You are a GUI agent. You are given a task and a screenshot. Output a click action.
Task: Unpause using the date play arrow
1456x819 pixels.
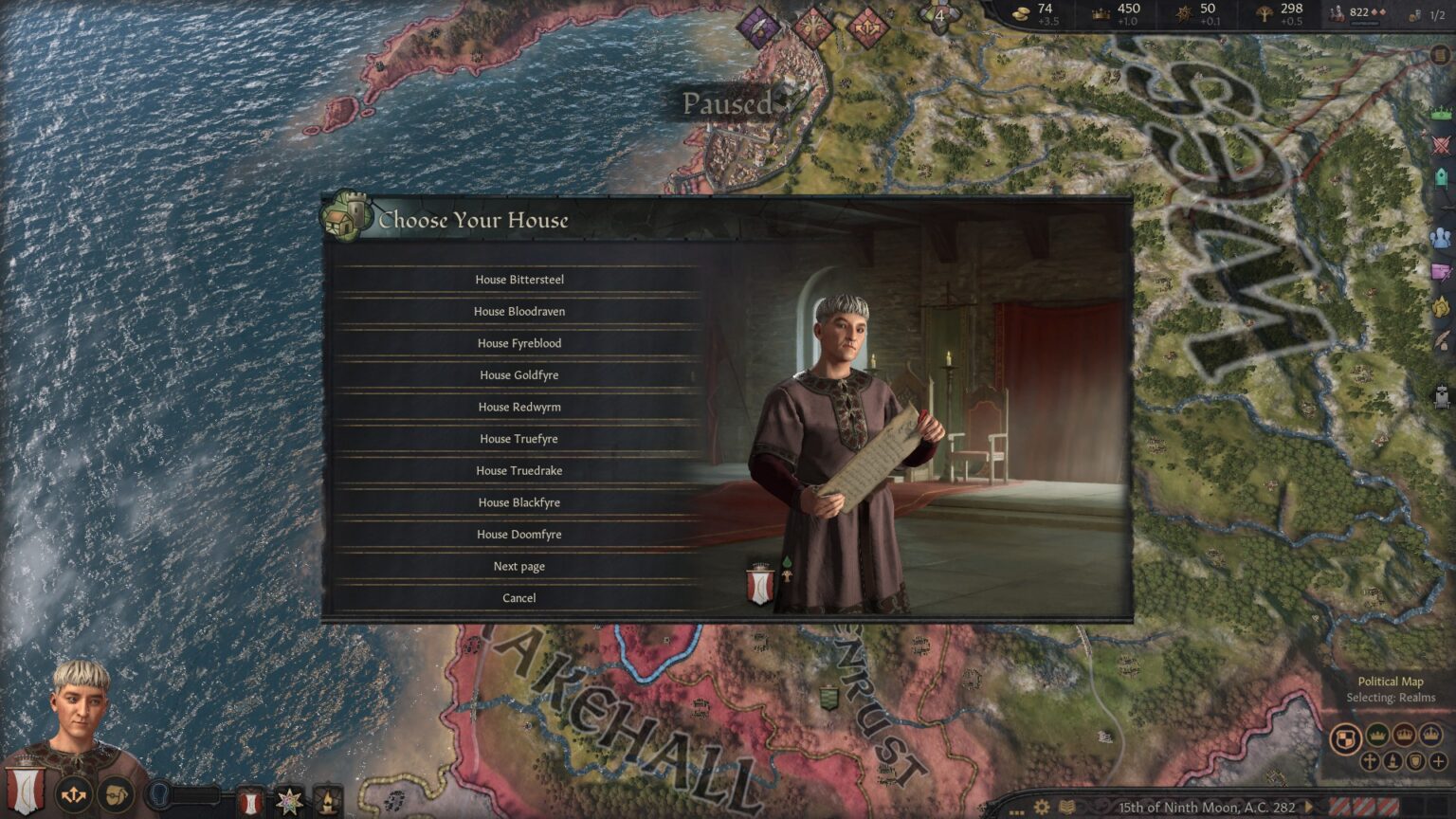(x=1309, y=808)
